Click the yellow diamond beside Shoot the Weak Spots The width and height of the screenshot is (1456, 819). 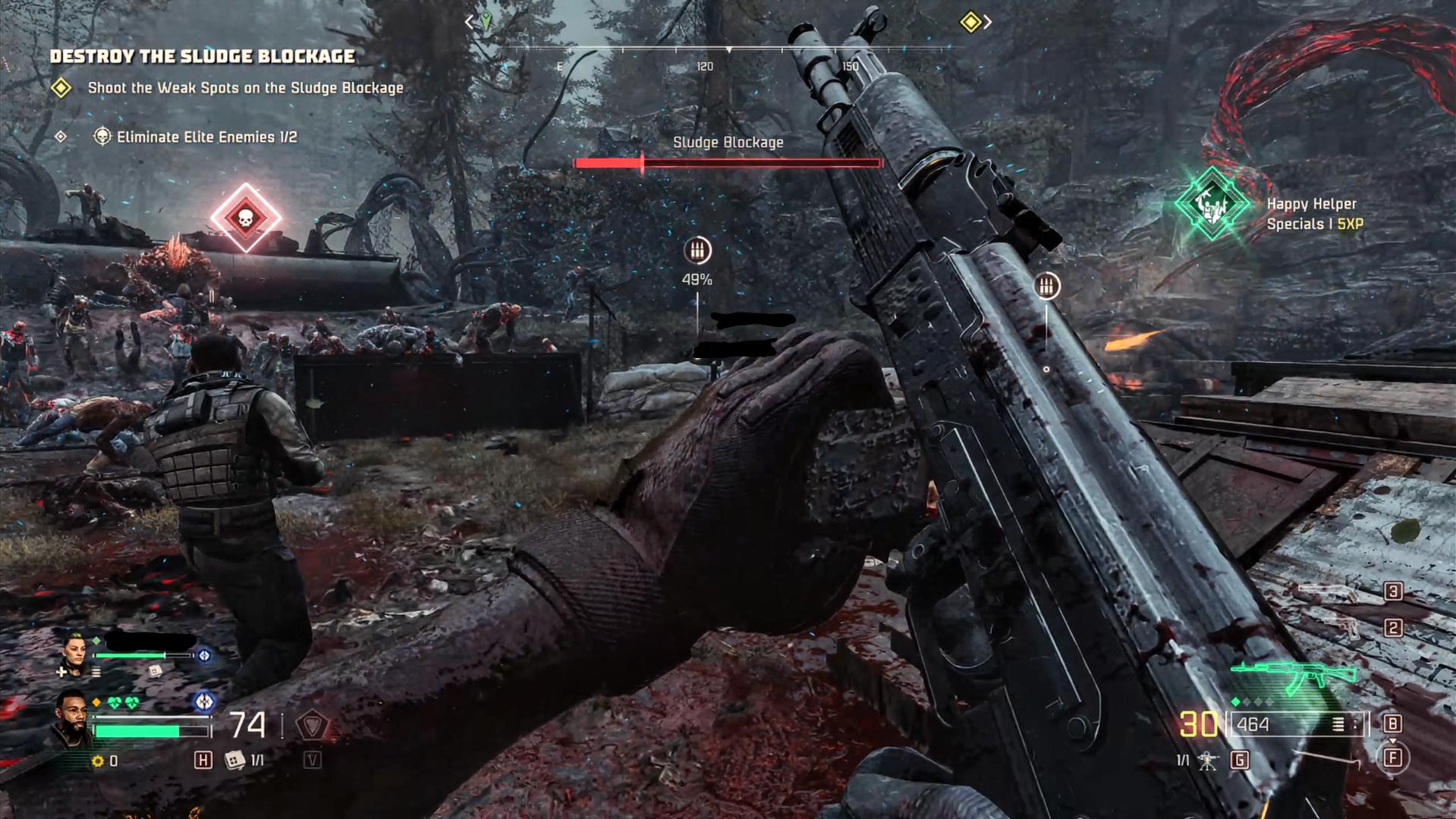pos(61,88)
